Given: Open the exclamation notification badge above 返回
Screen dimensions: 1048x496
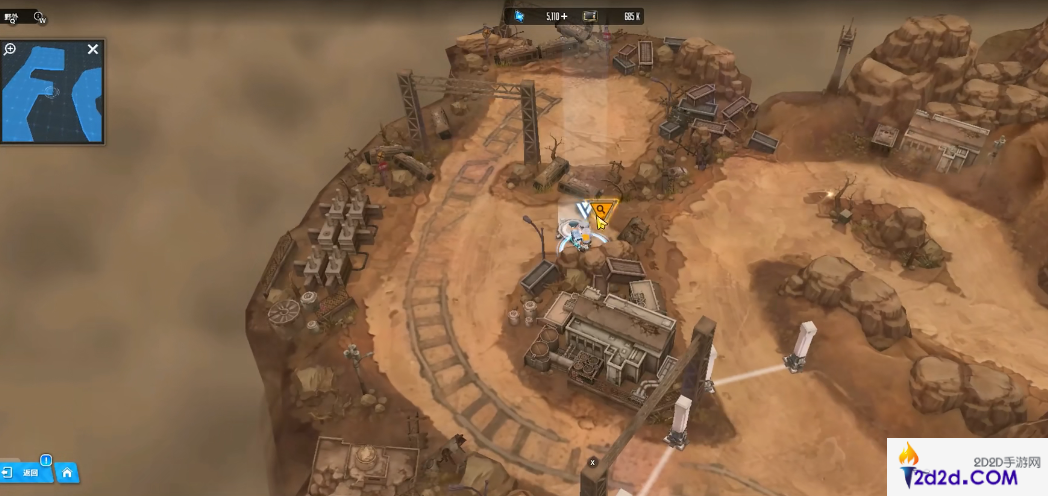Looking at the screenshot, I should coord(46,461).
